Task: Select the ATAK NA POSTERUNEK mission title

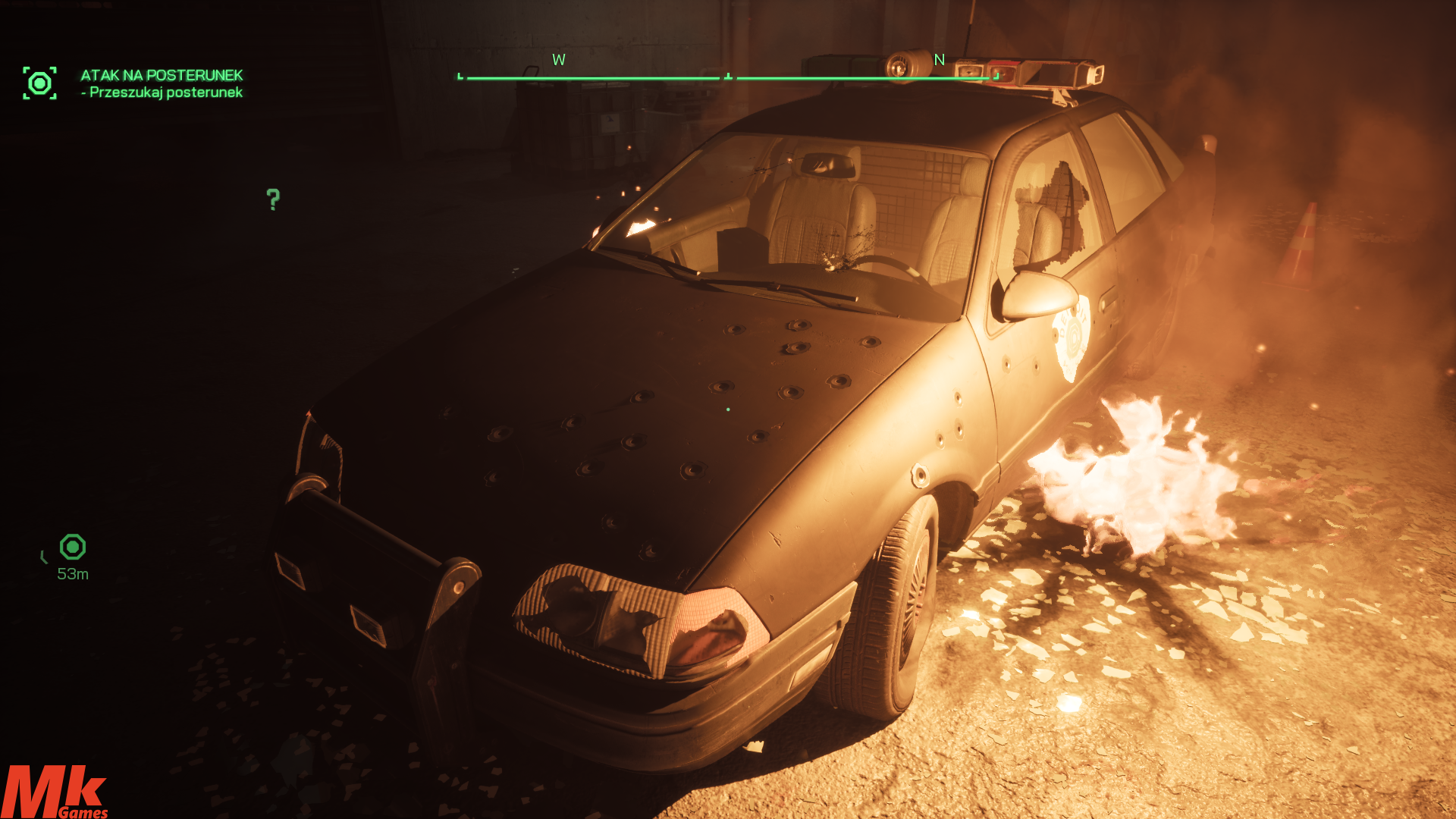Action: 162,75
